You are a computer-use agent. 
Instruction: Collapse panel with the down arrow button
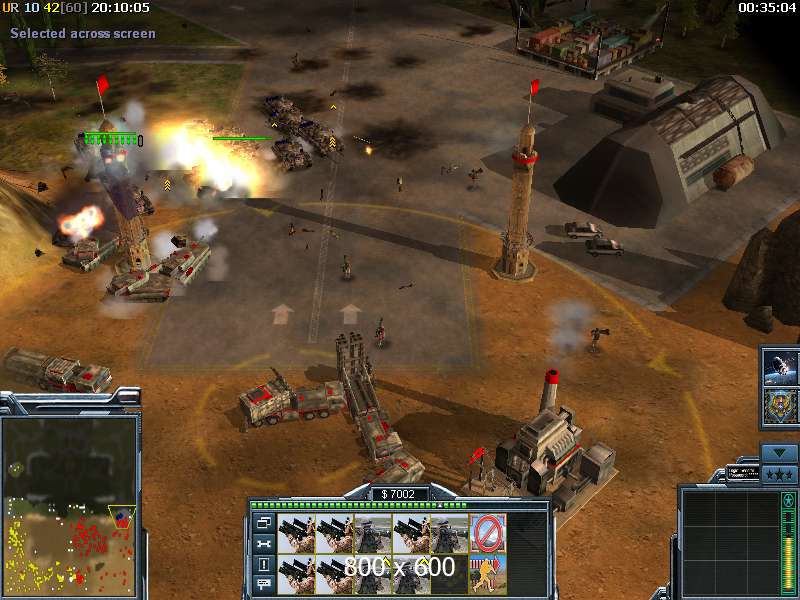point(779,453)
